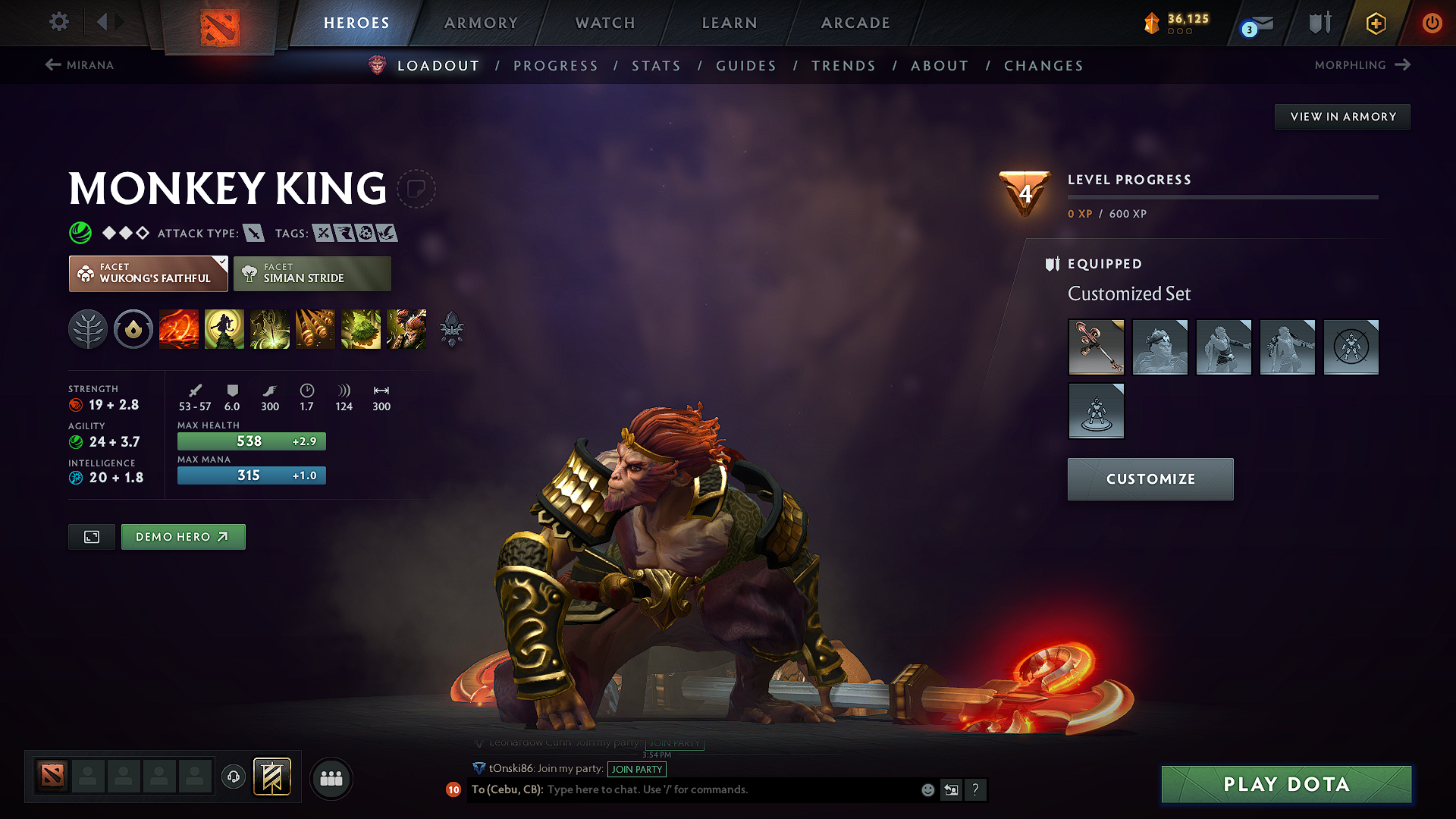Click the level progress XP bar

click(x=1223, y=197)
